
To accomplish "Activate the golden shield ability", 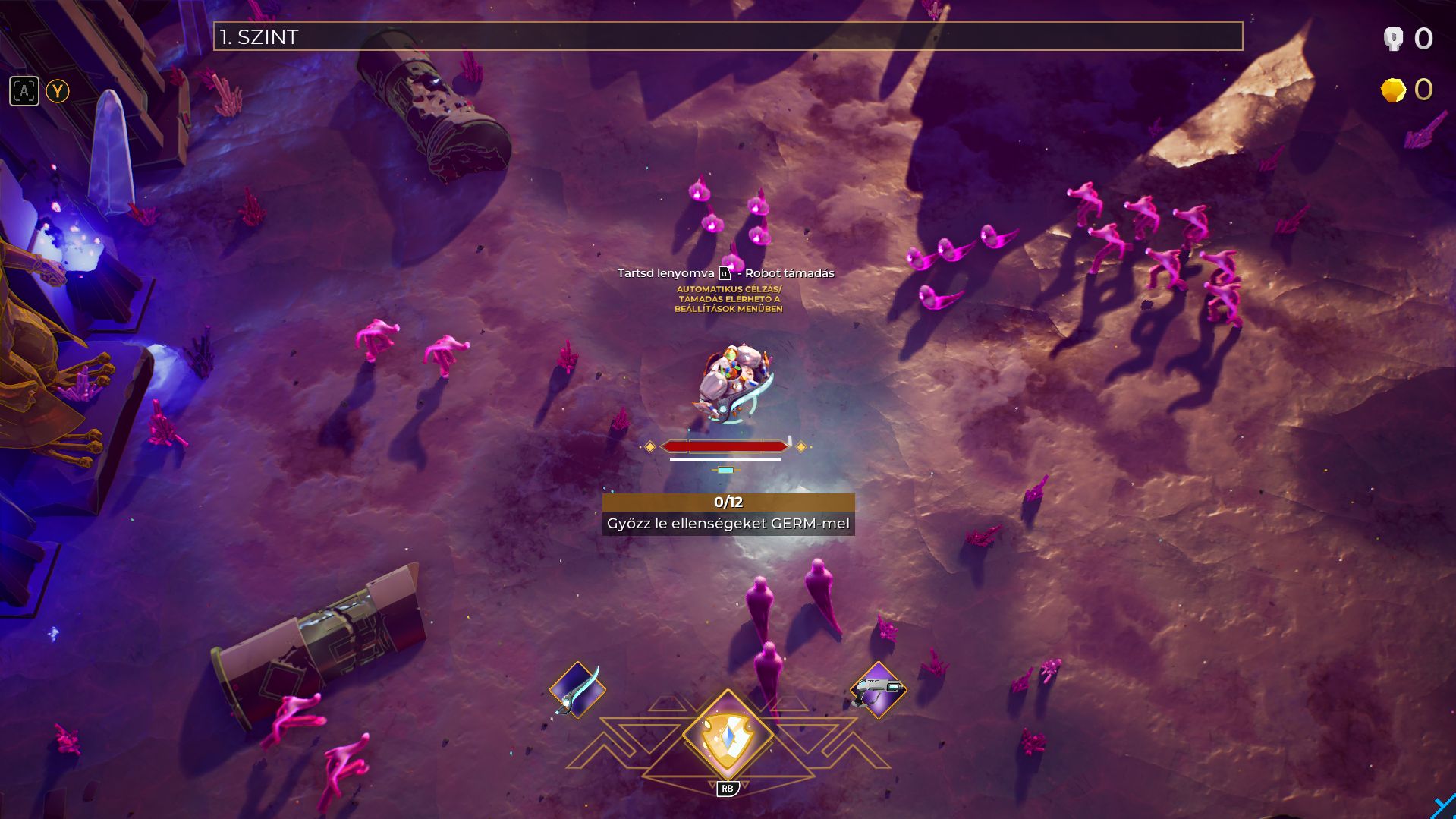I will pyautogui.click(x=727, y=736).
